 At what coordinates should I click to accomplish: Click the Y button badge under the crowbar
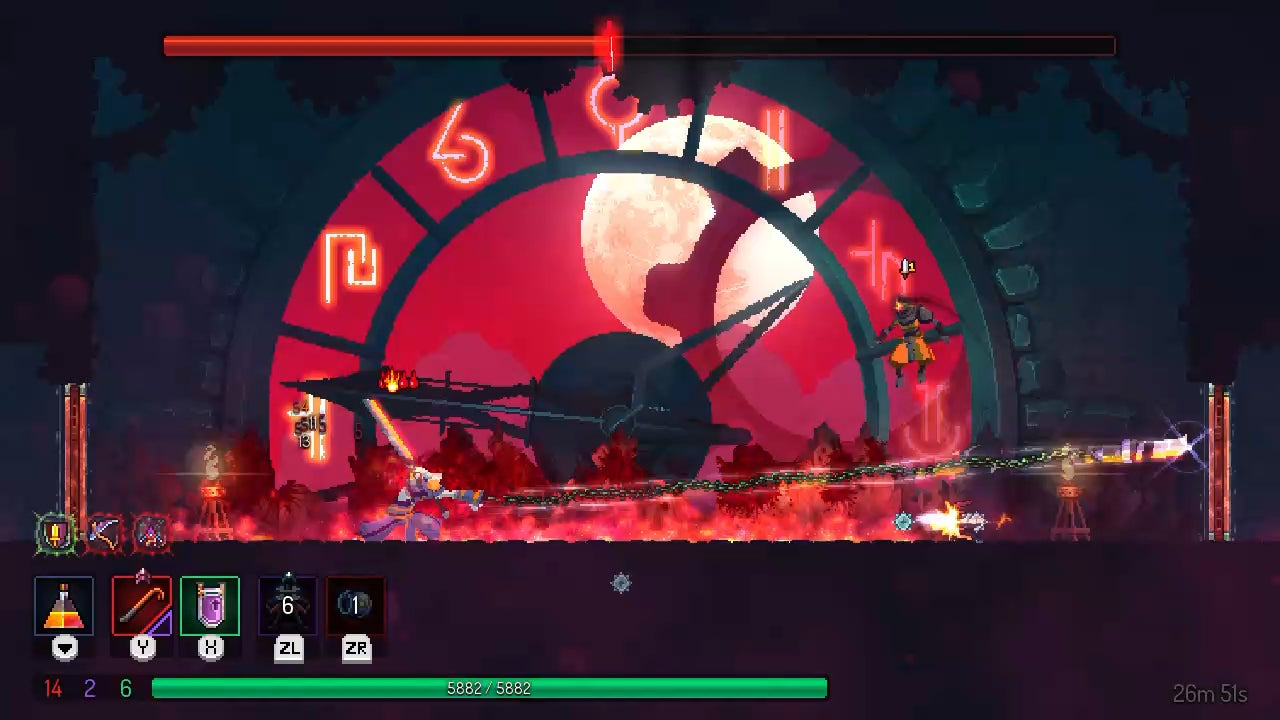(x=143, y=649)
